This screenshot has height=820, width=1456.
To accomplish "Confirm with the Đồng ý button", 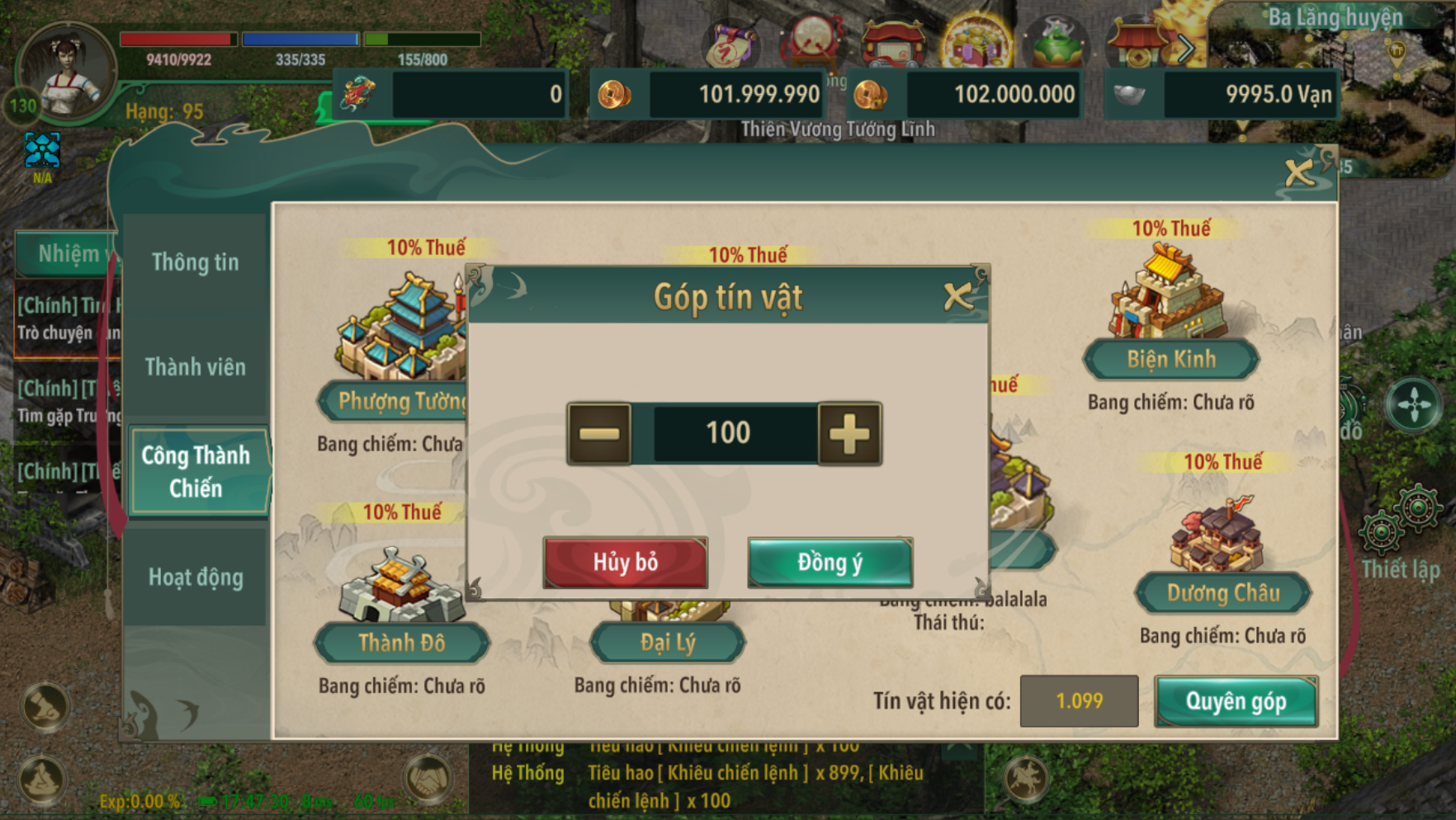I will click(x=830, y=563).
